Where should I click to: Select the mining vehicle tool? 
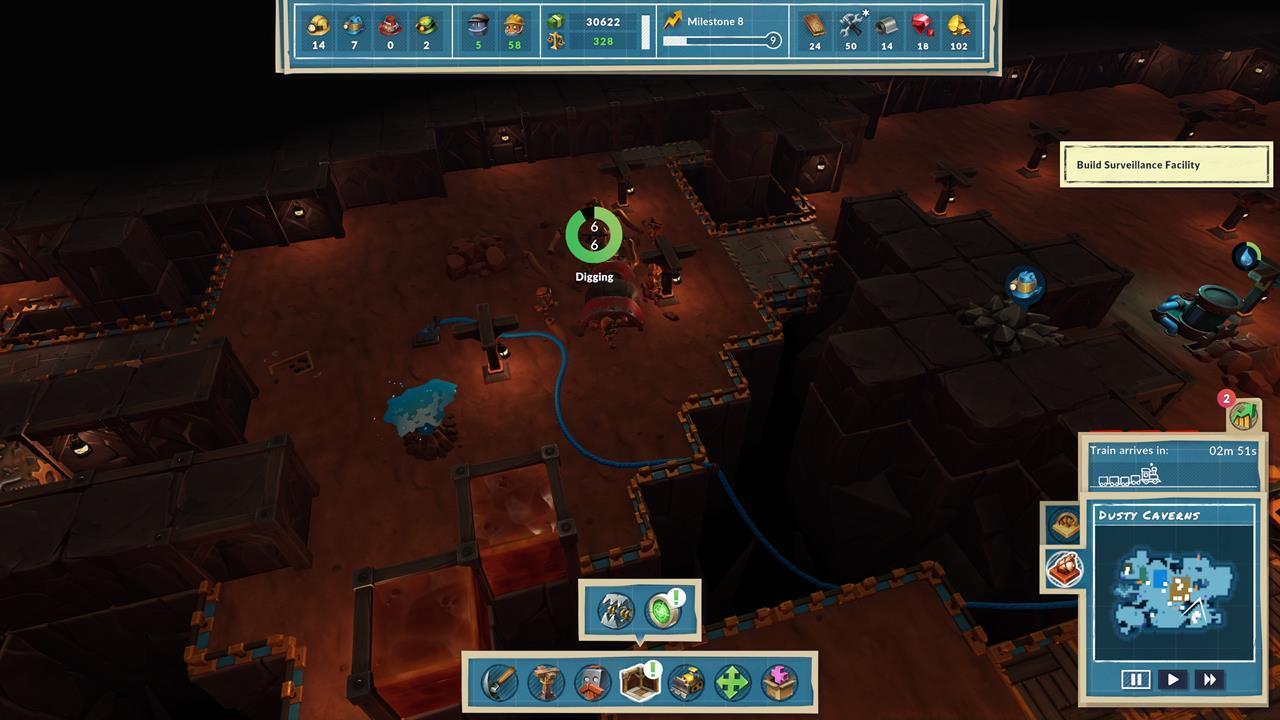[x=686, y=682]
